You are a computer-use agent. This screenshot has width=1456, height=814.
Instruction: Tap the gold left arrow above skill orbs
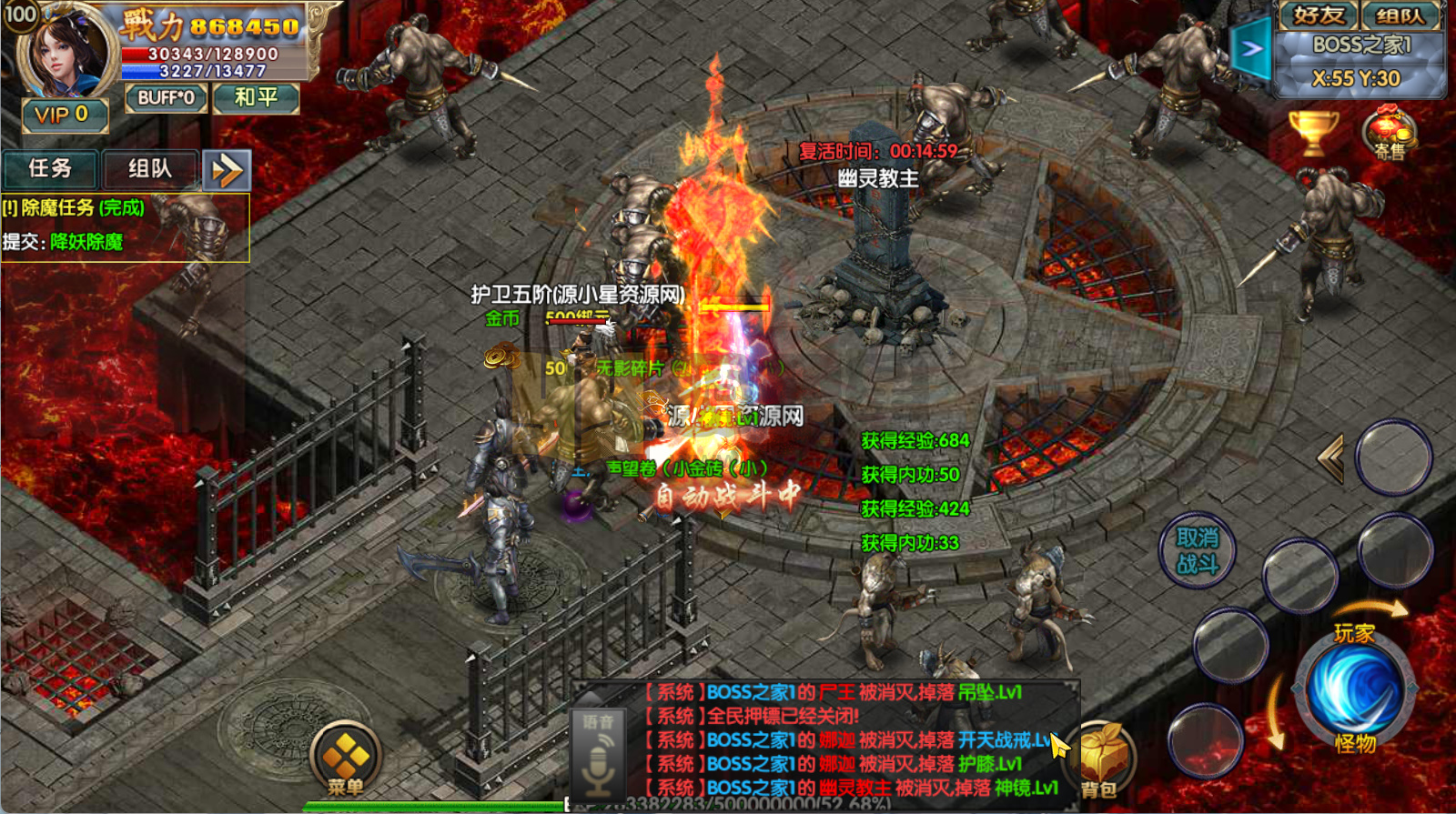coord(1331,458)
